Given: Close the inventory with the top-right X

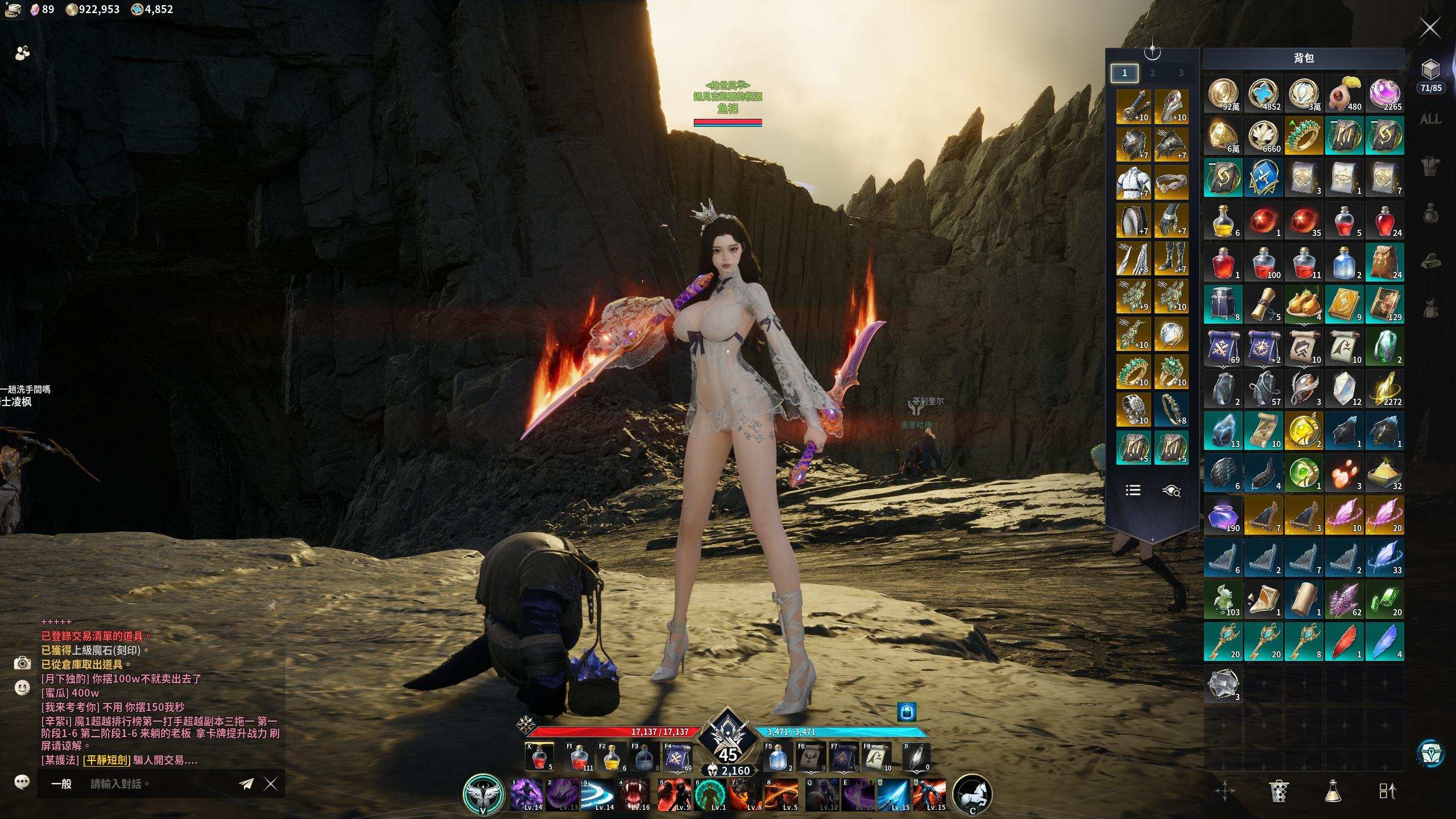Looking at the screenshot, I should tap(1430, 27).
